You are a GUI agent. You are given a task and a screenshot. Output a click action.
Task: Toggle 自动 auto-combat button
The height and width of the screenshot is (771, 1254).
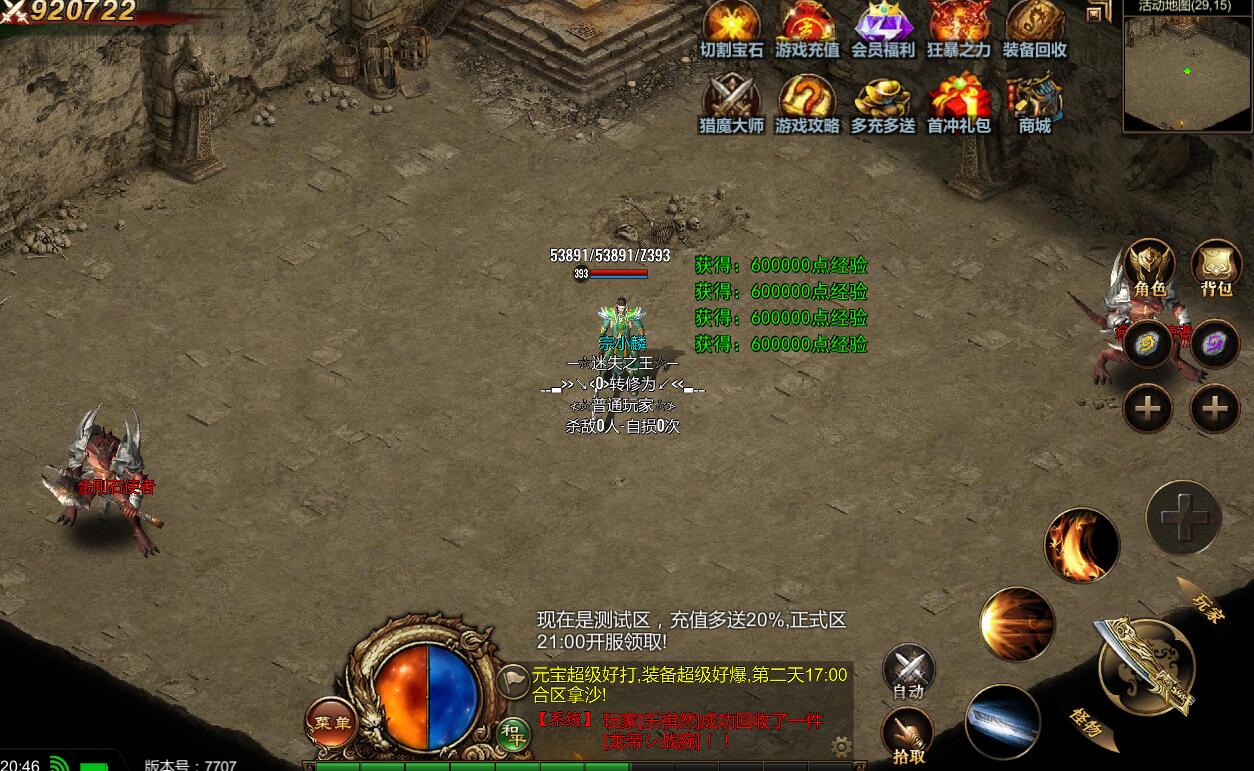[x=908, y=671]
